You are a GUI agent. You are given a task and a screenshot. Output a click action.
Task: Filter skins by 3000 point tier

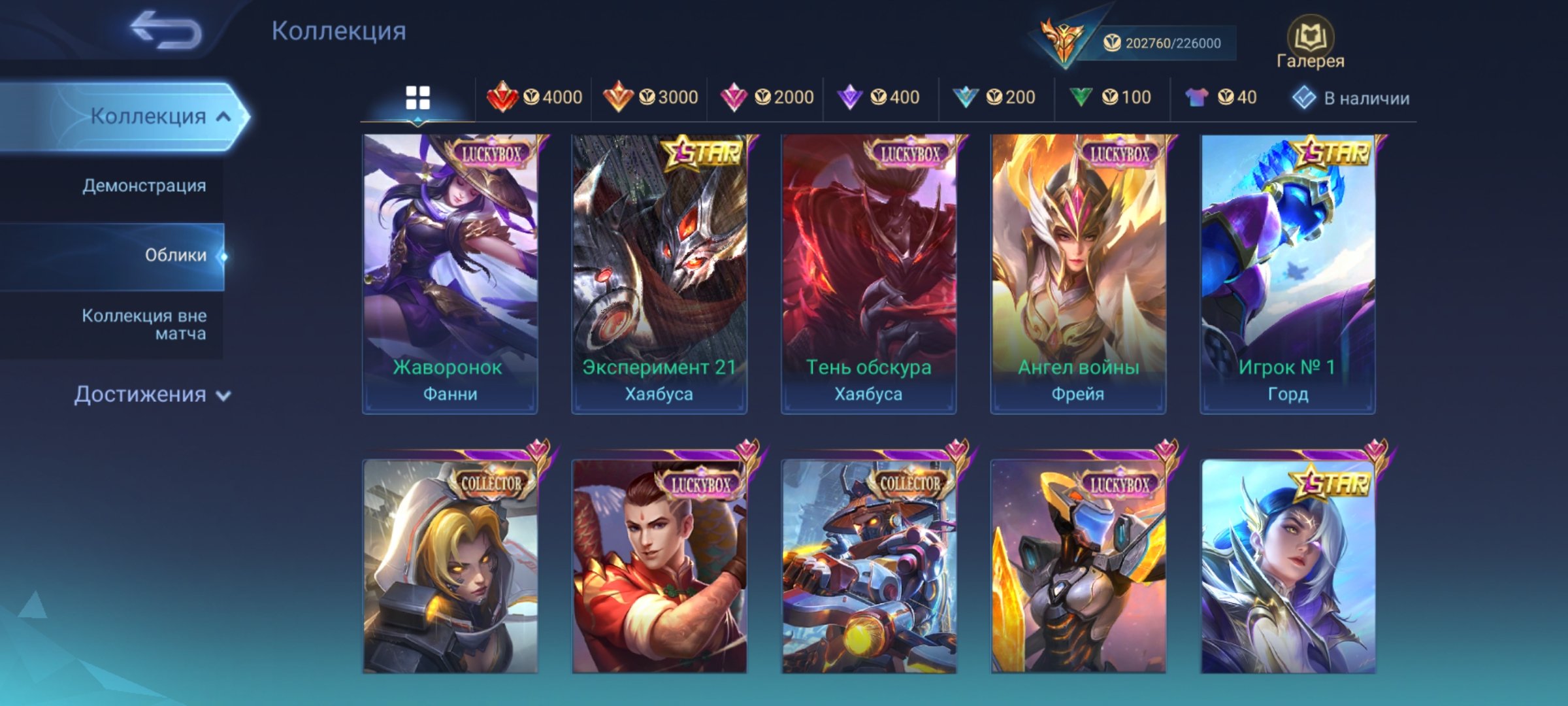point(650,97)
